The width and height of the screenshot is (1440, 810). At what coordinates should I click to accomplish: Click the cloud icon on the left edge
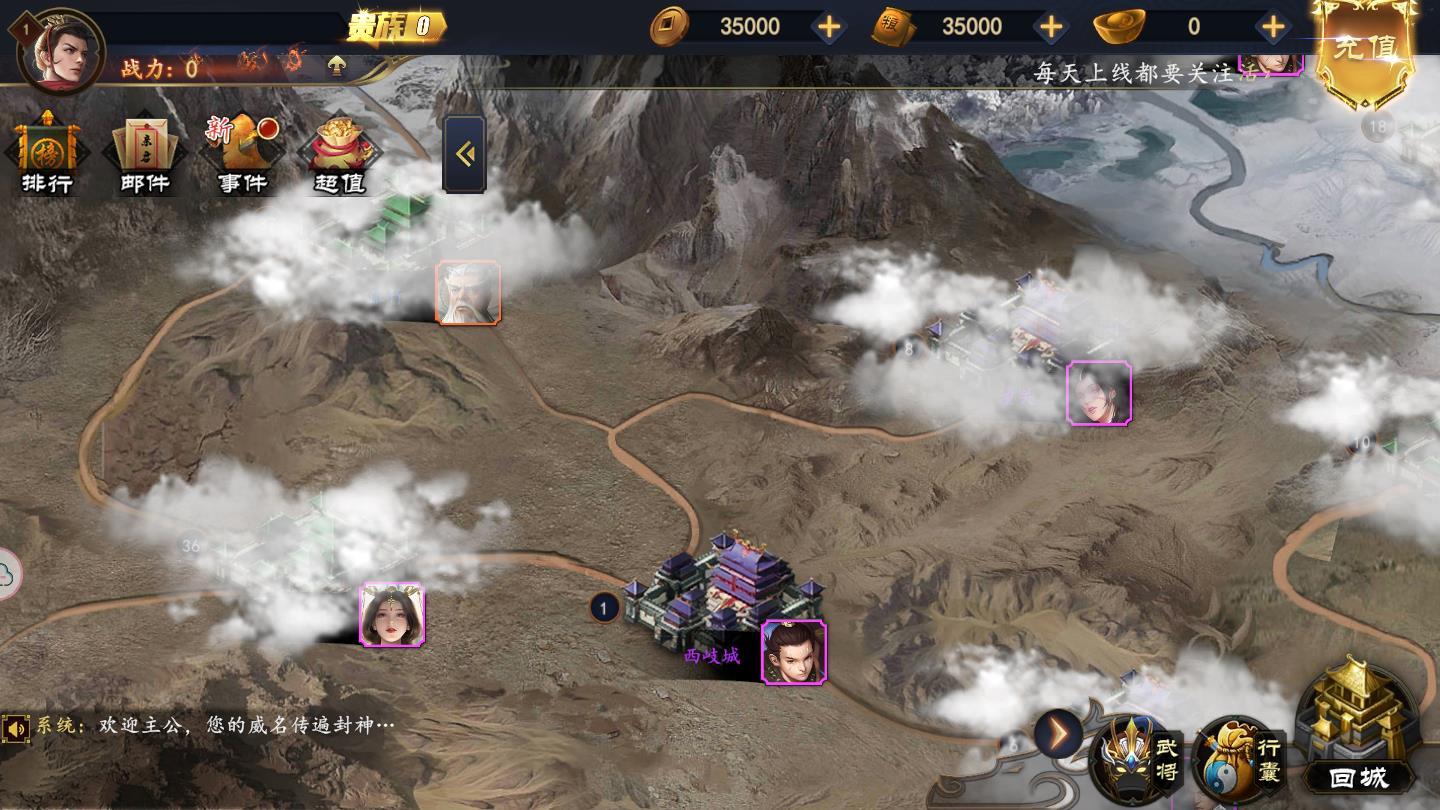click(8, 574)
